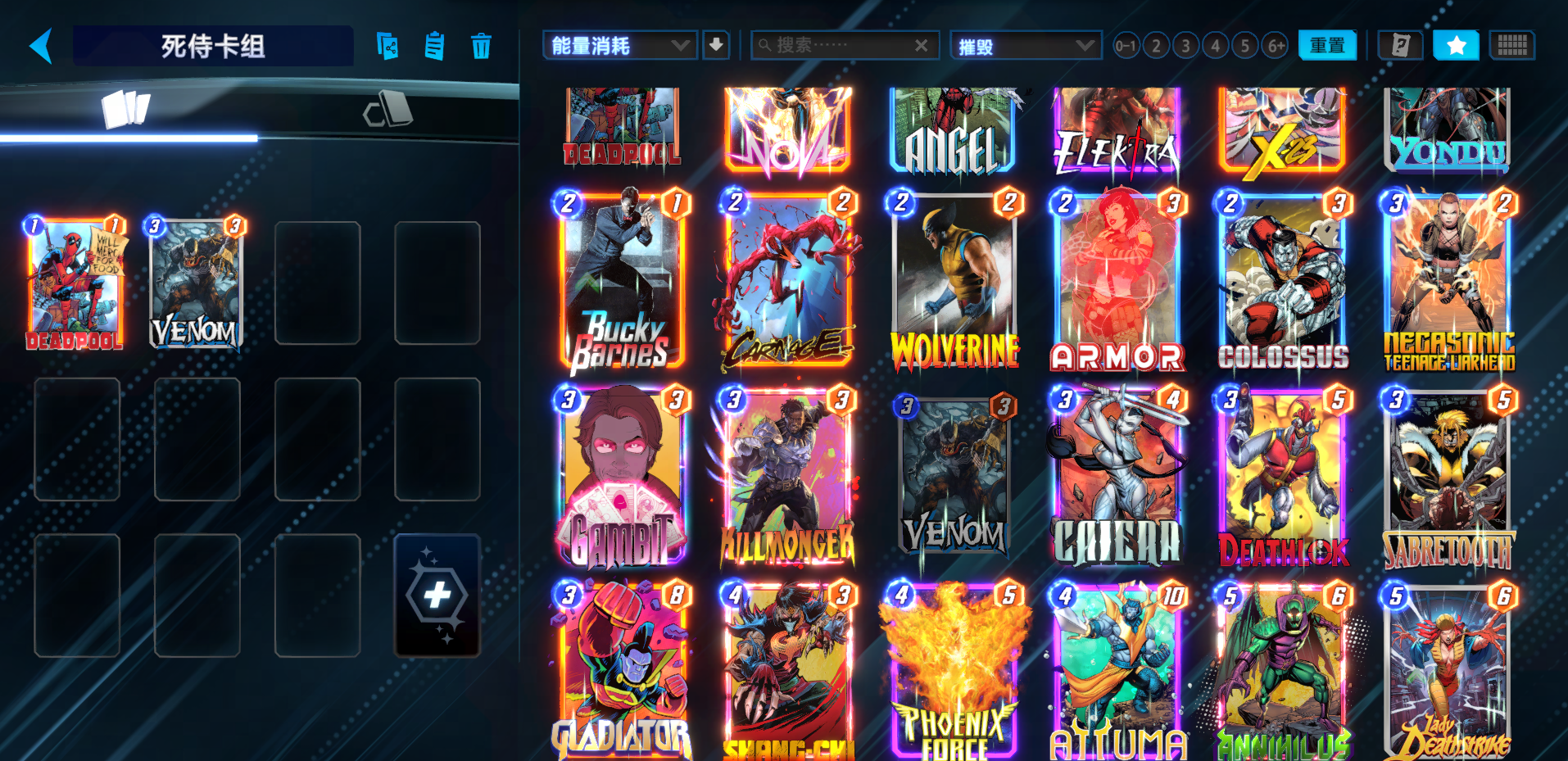The height and width of the screenshot is (761, 1568).
Task: Go back with the blue arrow
Action: (x=41, y=46)
